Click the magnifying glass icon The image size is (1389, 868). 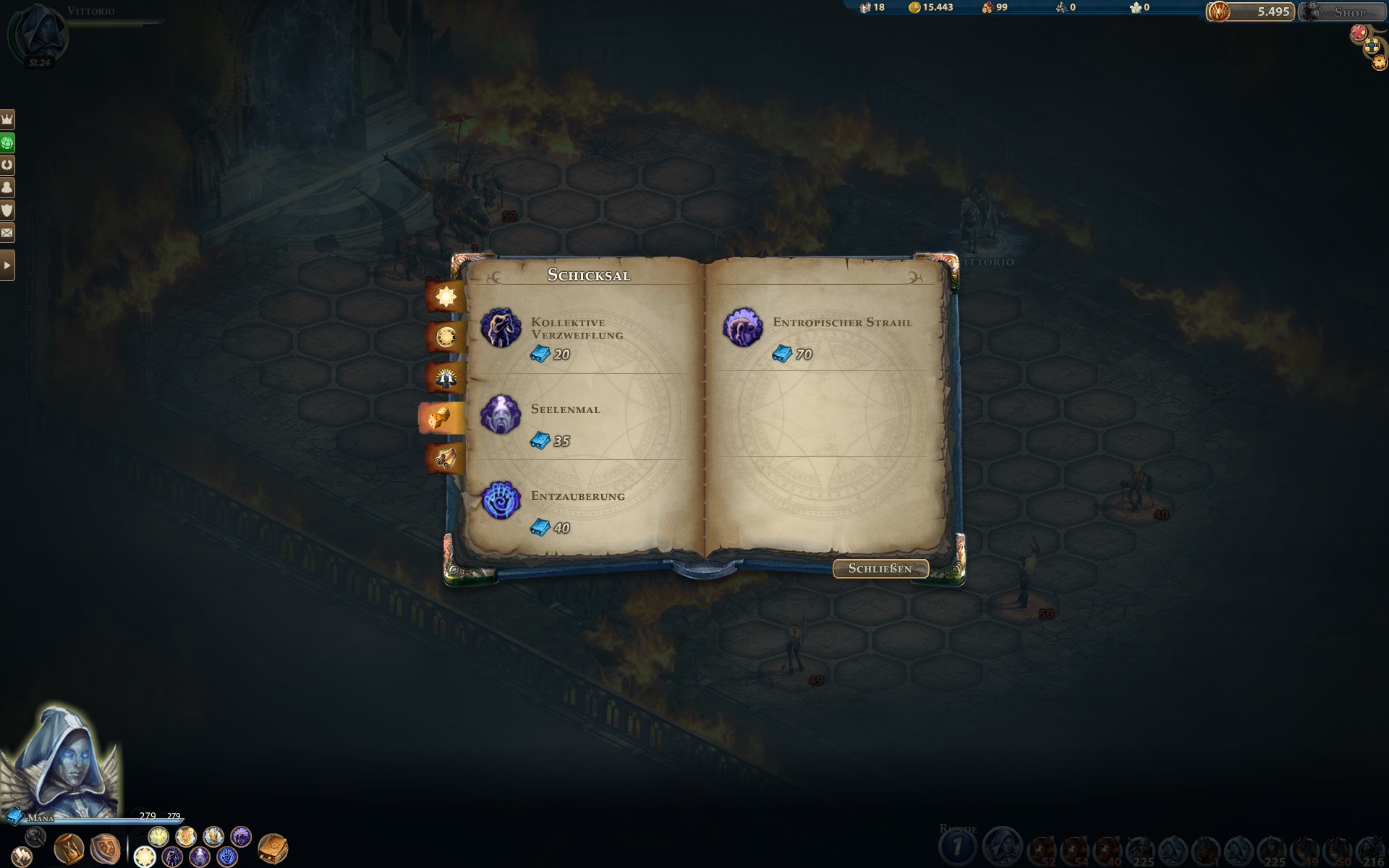point(35,837)
